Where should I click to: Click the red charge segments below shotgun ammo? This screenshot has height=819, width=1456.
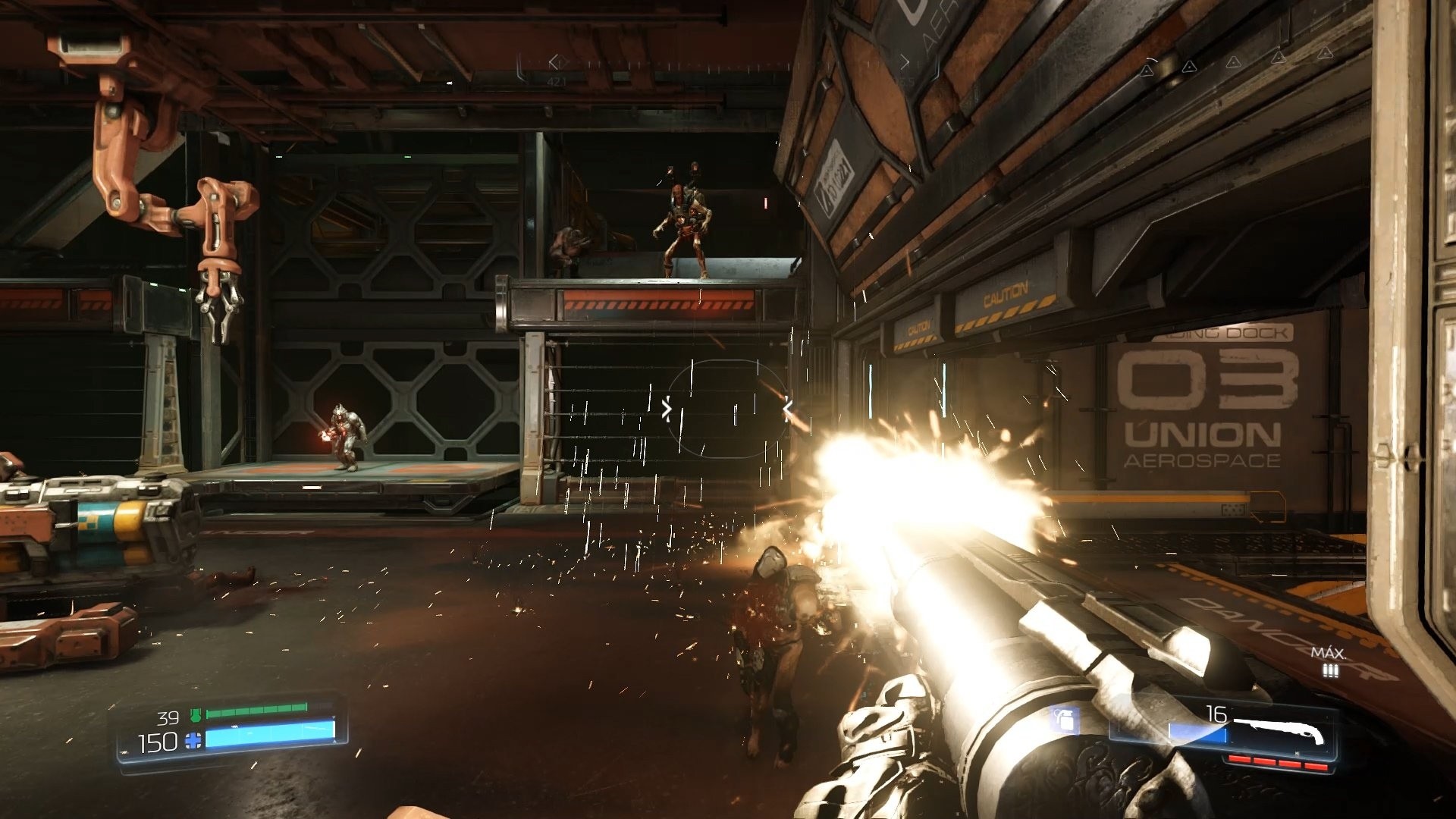(x=1277, y=762)
